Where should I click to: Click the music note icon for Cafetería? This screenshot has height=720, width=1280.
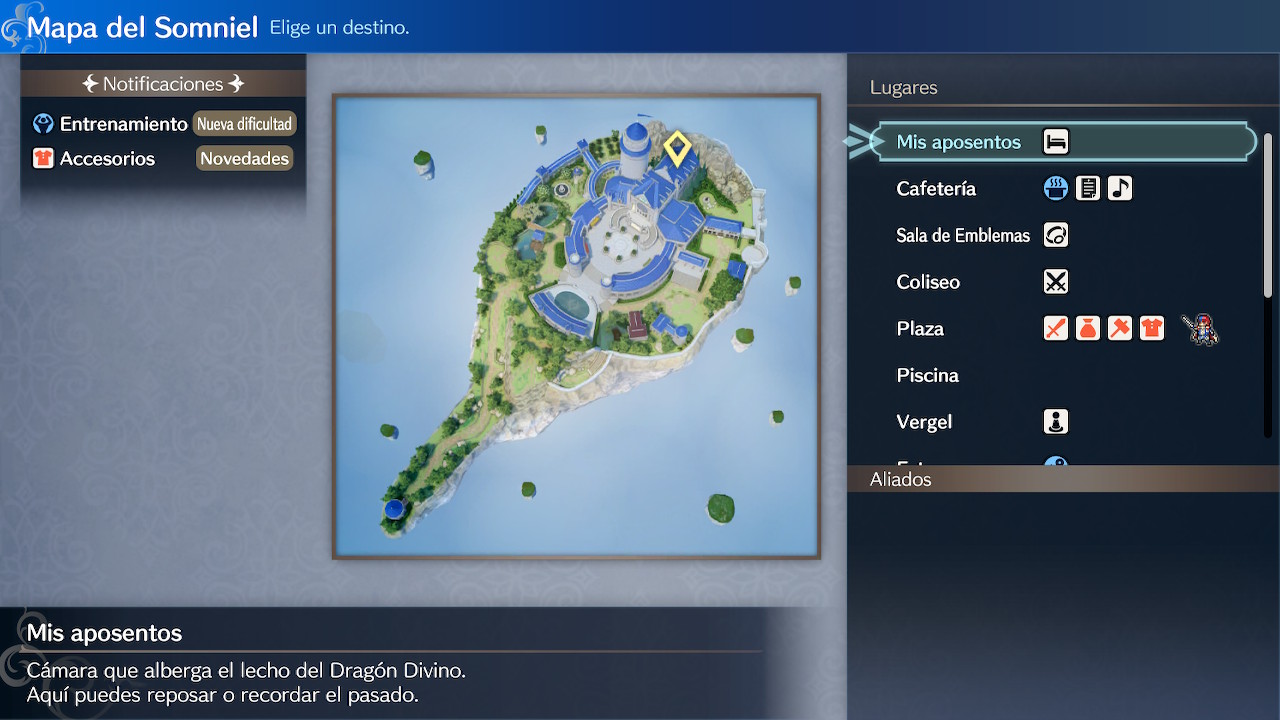(x=1120, y=189)
